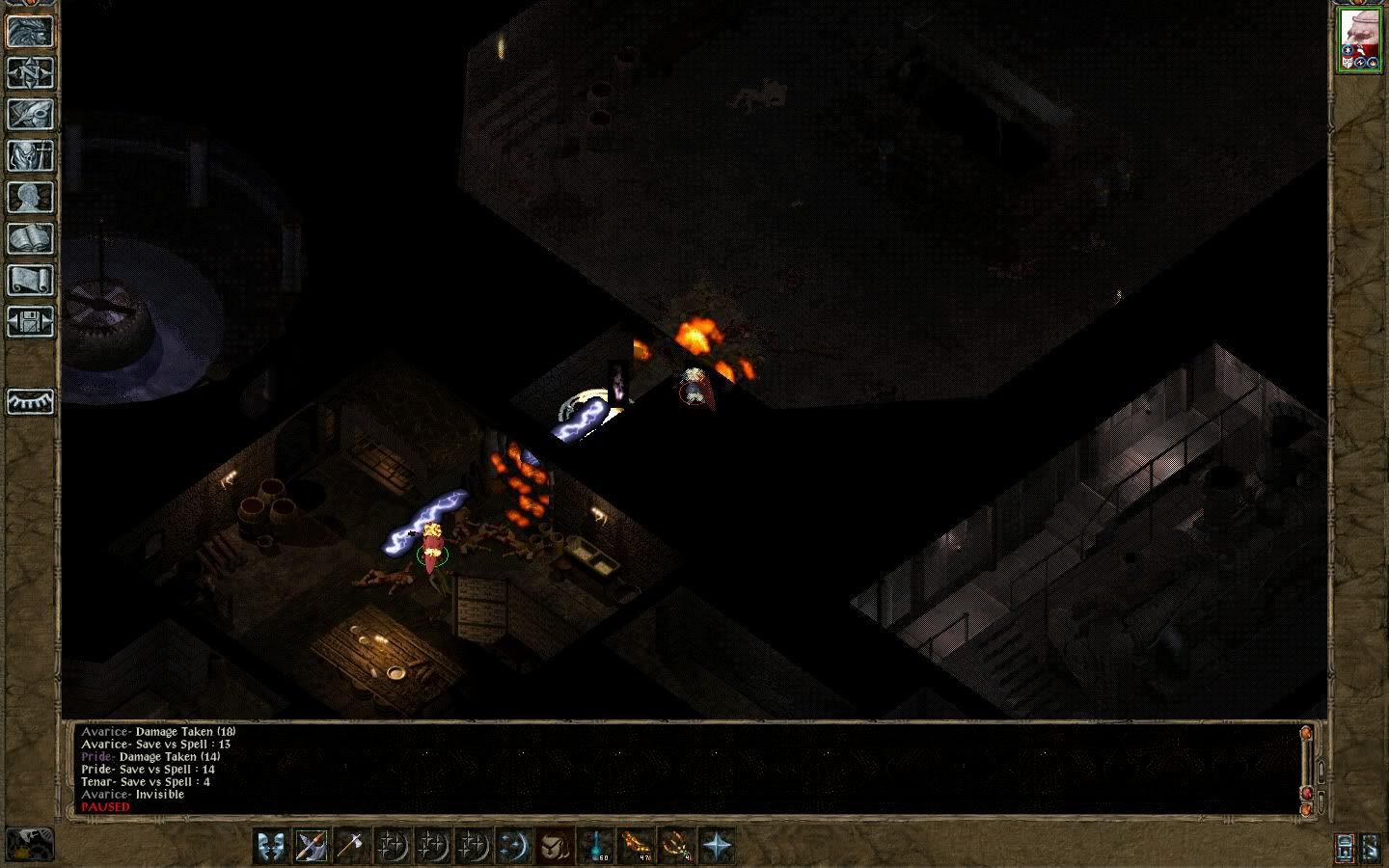Use the quick item with 4 charges
Screen dimensions: 1389x868
pyautogui.click(x=676, y=846)
